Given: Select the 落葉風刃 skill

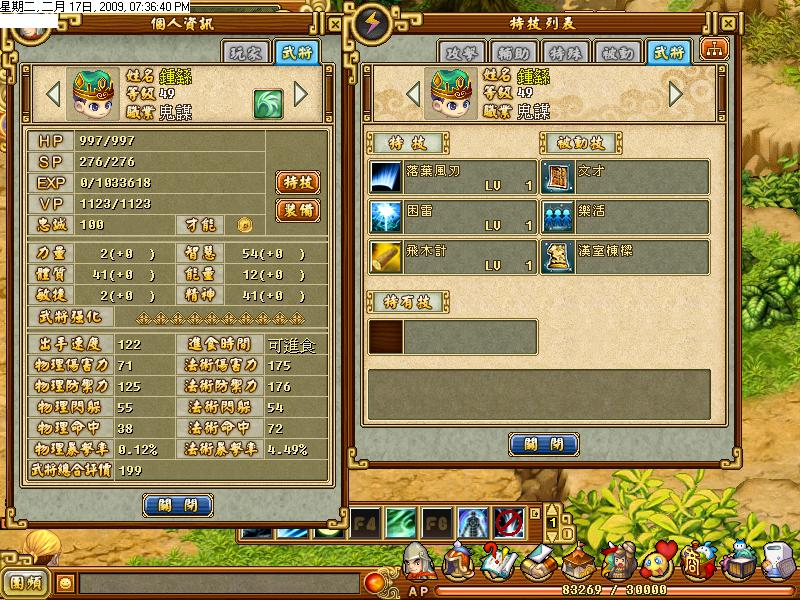Looking at the screenshot, I should (452, 177).
